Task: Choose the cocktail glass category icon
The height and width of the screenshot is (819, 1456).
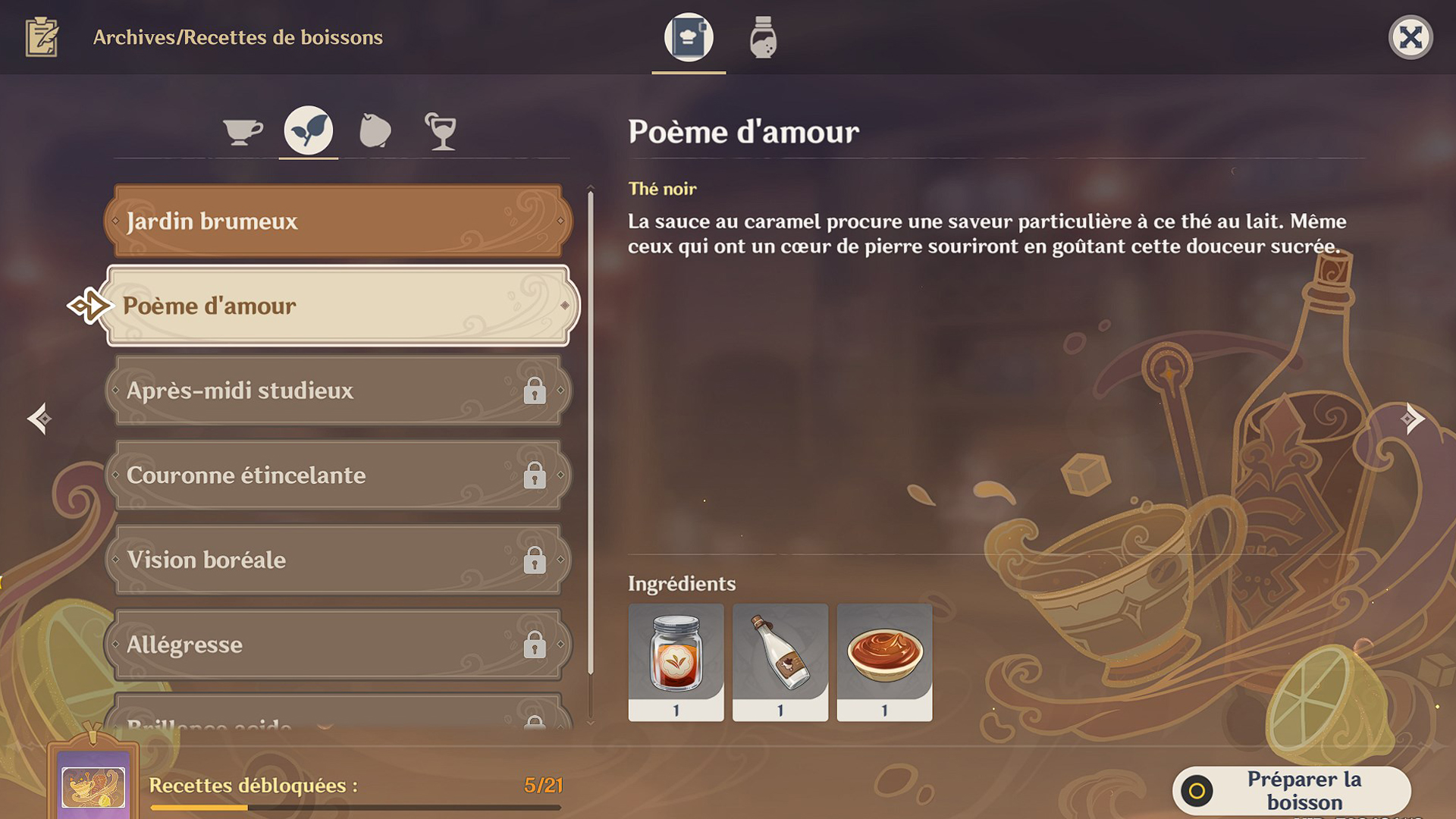Action: (x=441, y=130)
